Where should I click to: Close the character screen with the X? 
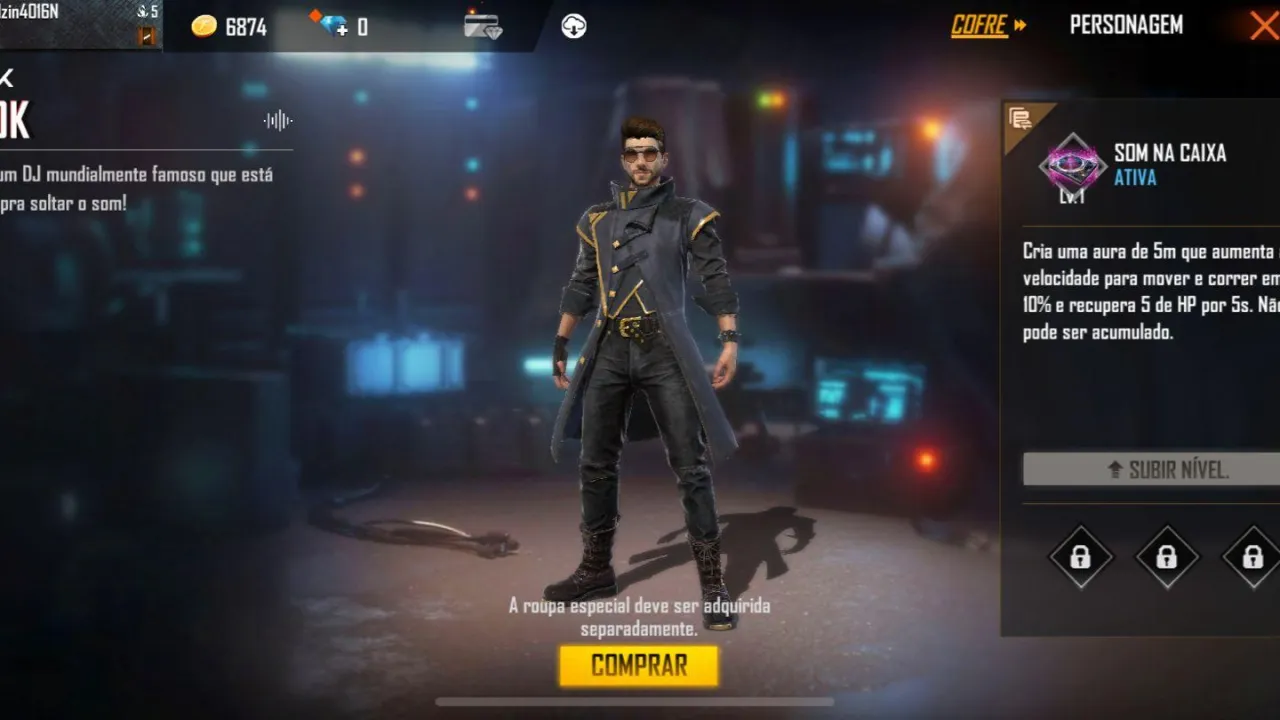[x=1262, y=25]
